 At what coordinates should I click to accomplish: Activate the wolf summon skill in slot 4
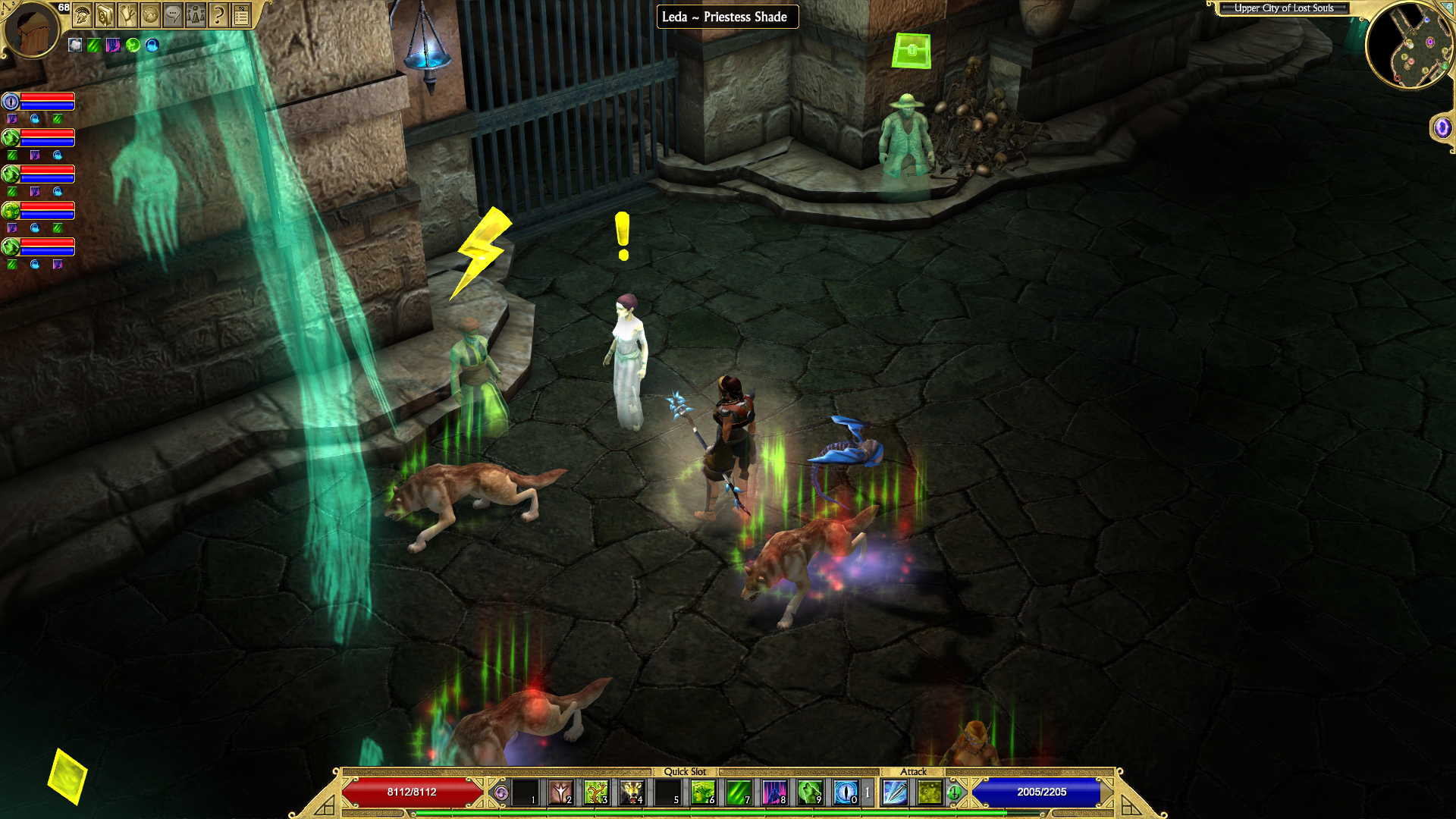pos(632,792)
